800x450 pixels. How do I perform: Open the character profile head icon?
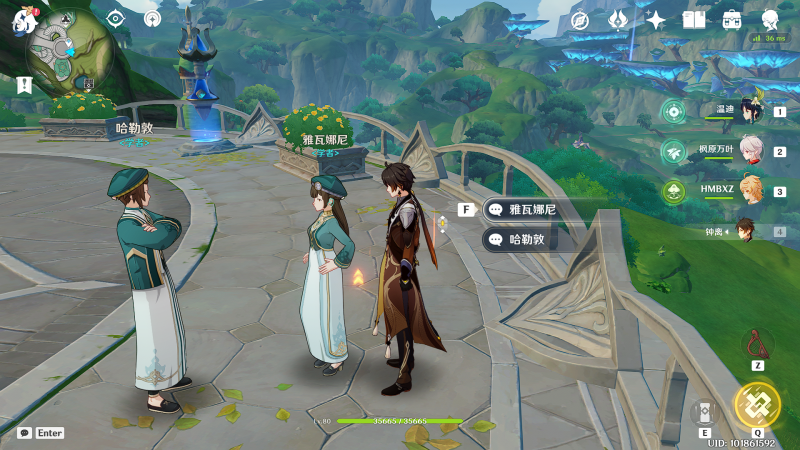pyautogui.click(x=771, y=19)
